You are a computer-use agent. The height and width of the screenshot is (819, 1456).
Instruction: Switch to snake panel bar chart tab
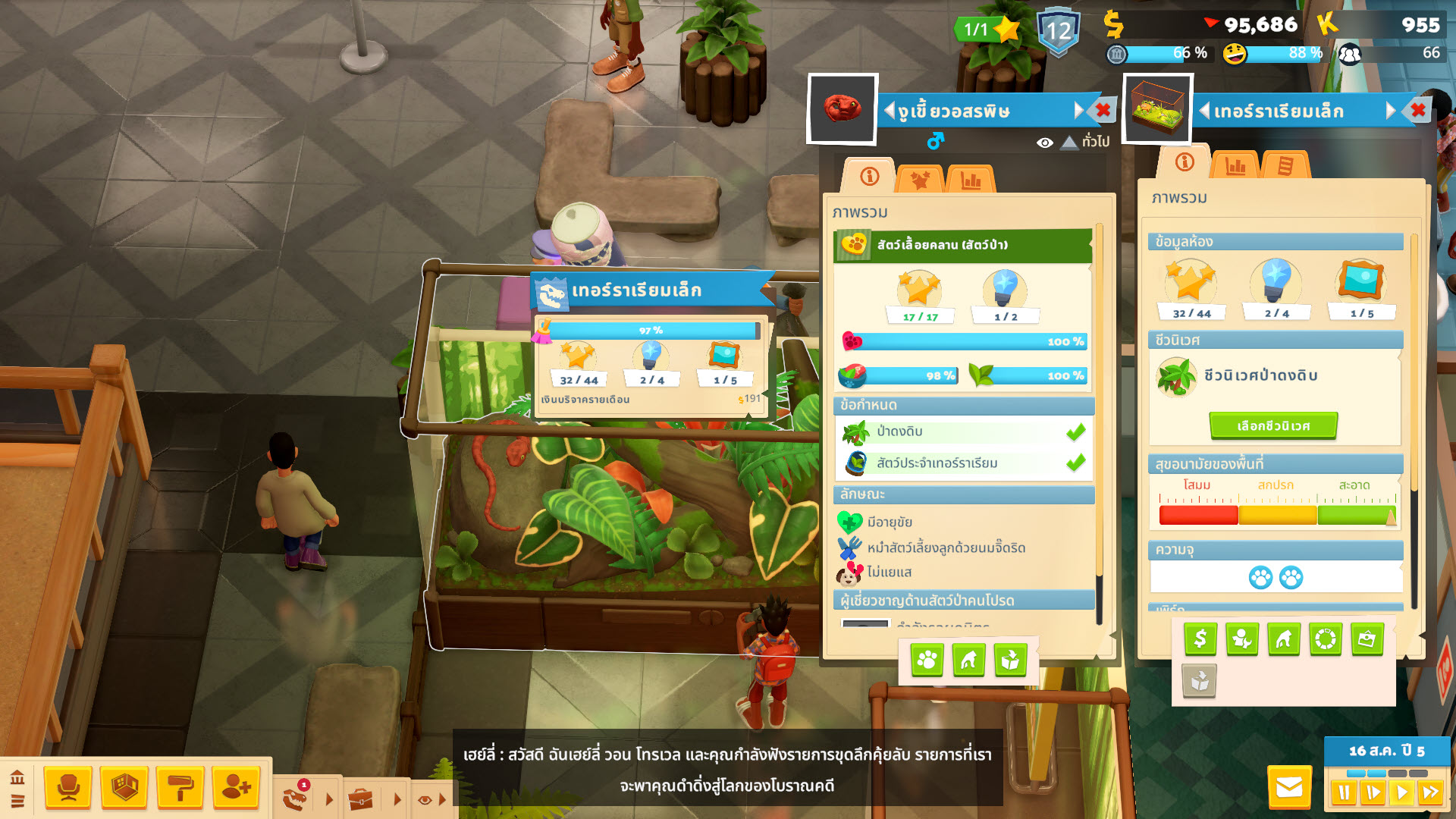click(x=971, y=180)
